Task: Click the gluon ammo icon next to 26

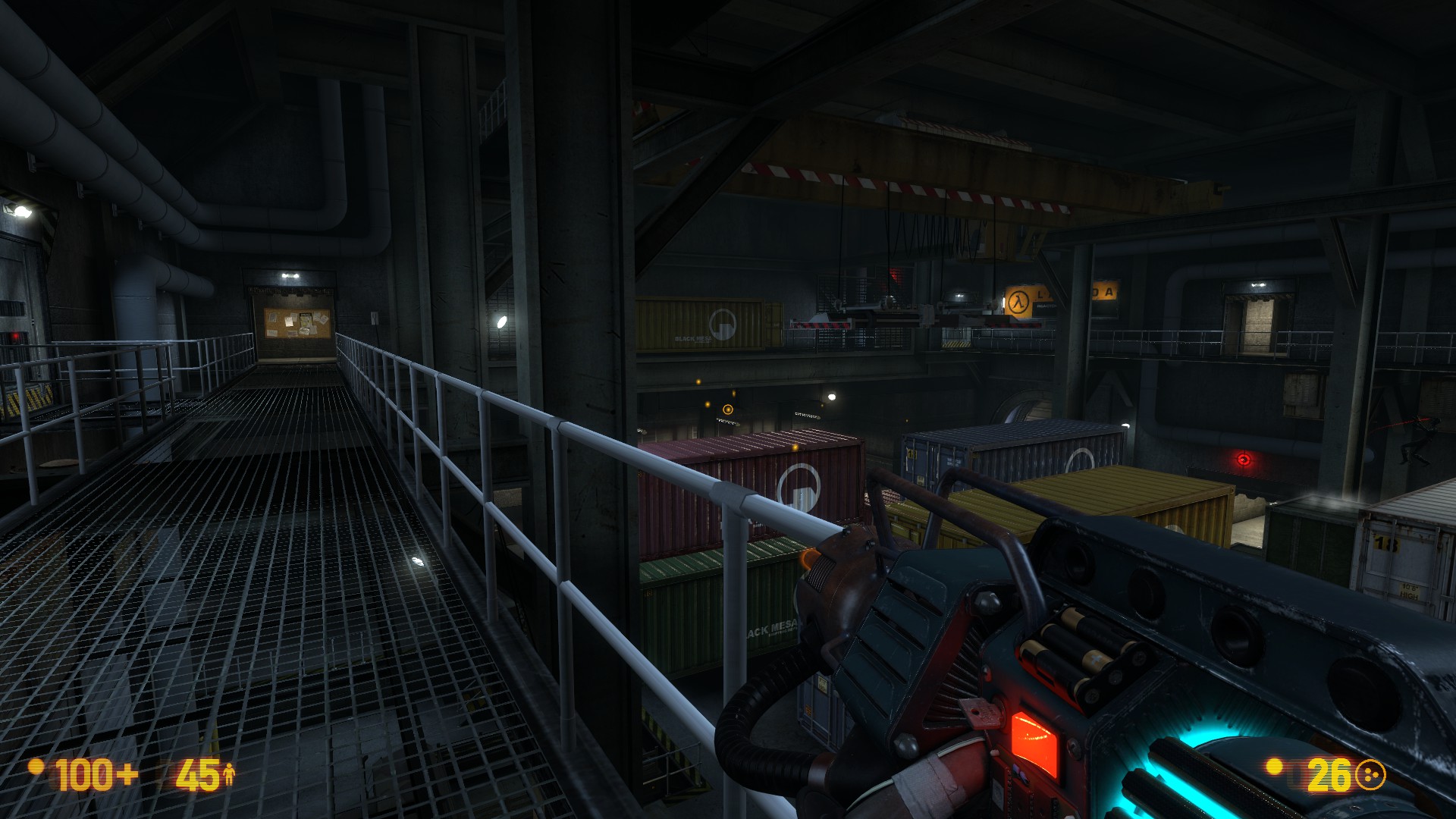Action: (1371, 775)
